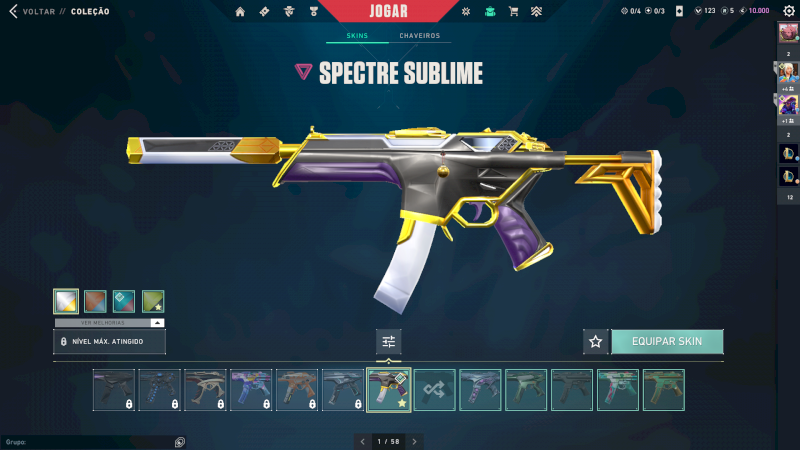Choose the olive green starred variant

153,302
